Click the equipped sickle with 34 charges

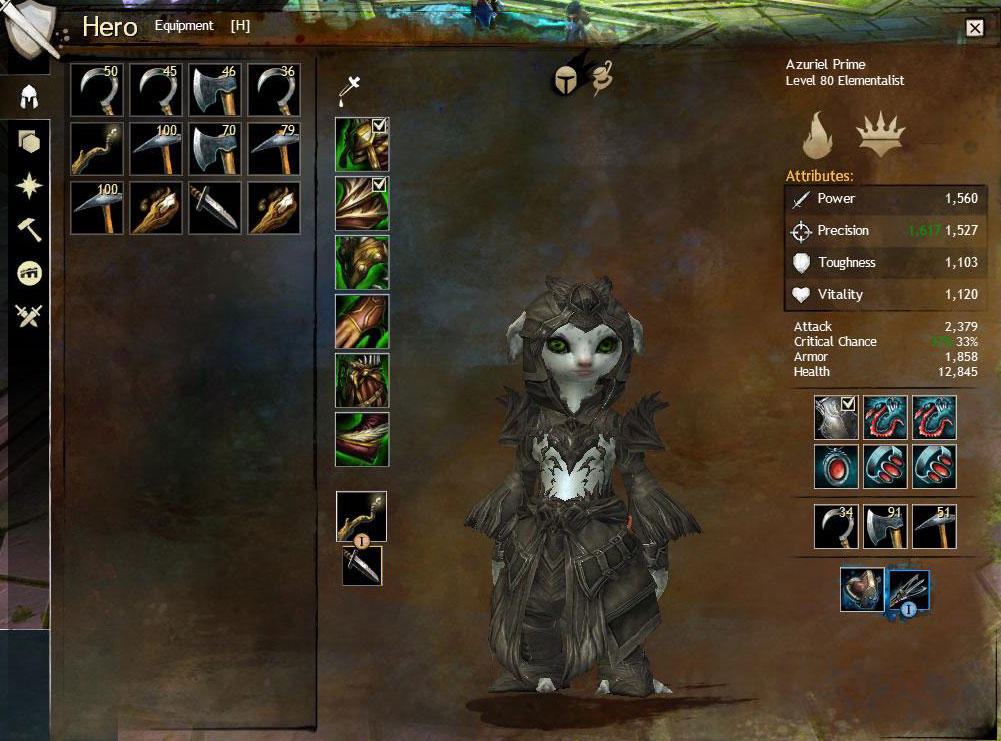838,526
